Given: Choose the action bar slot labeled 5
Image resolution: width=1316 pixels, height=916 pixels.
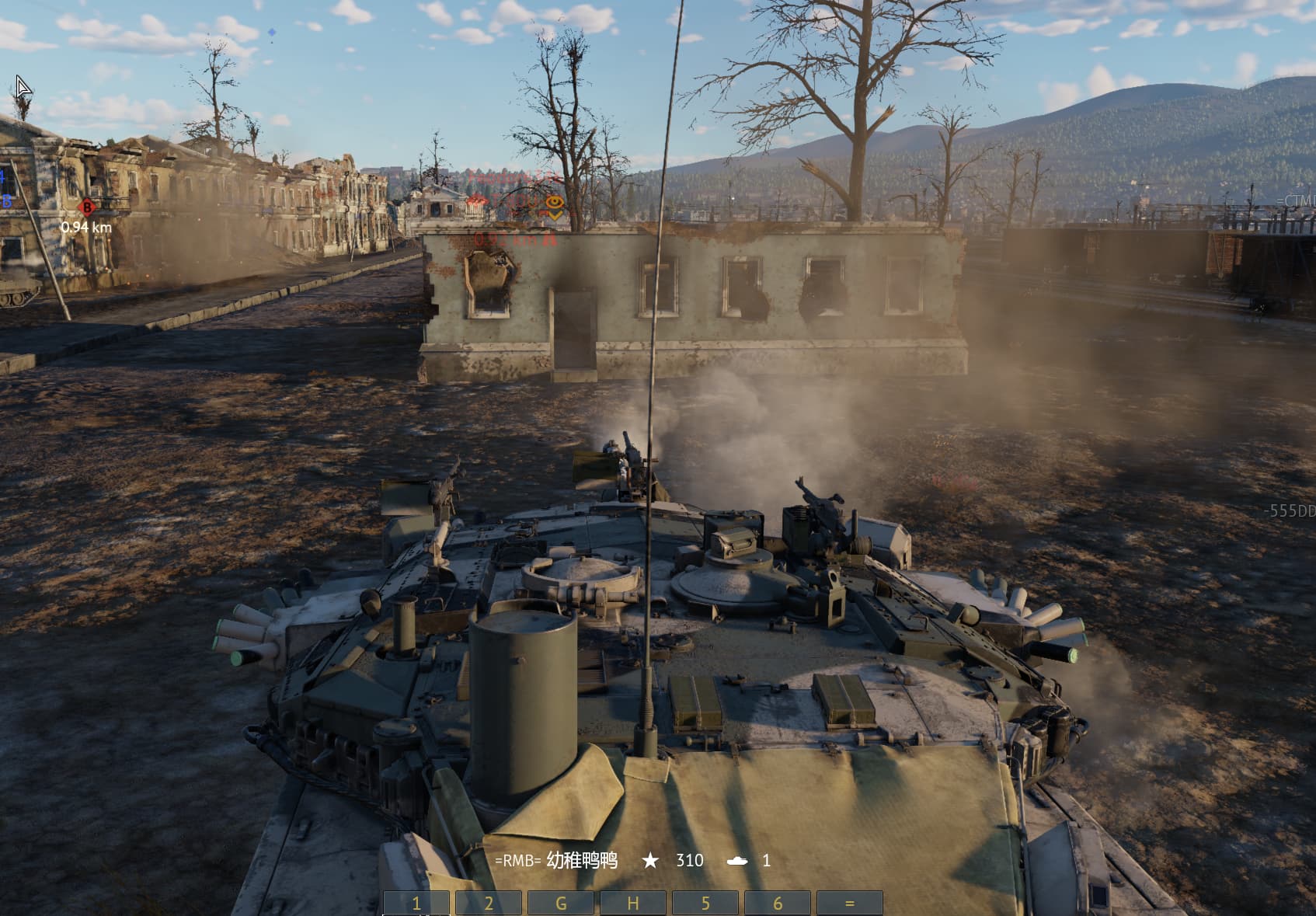Looking at the screenshot, I should point(705,904).
